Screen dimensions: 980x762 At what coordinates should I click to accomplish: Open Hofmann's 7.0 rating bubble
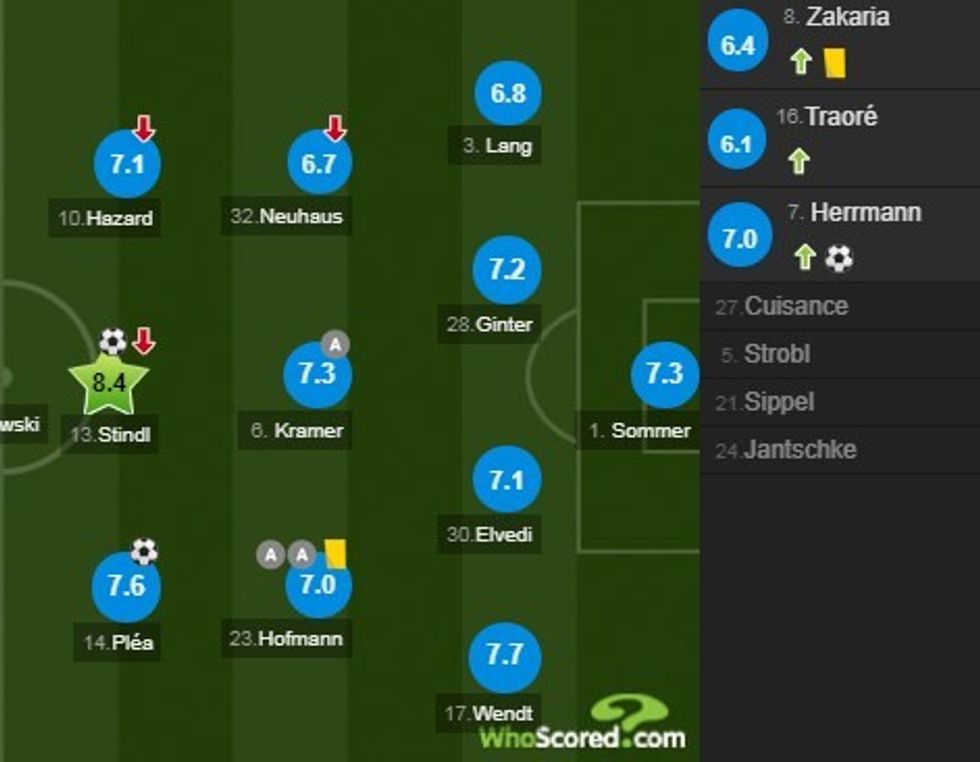pos(318,585)
